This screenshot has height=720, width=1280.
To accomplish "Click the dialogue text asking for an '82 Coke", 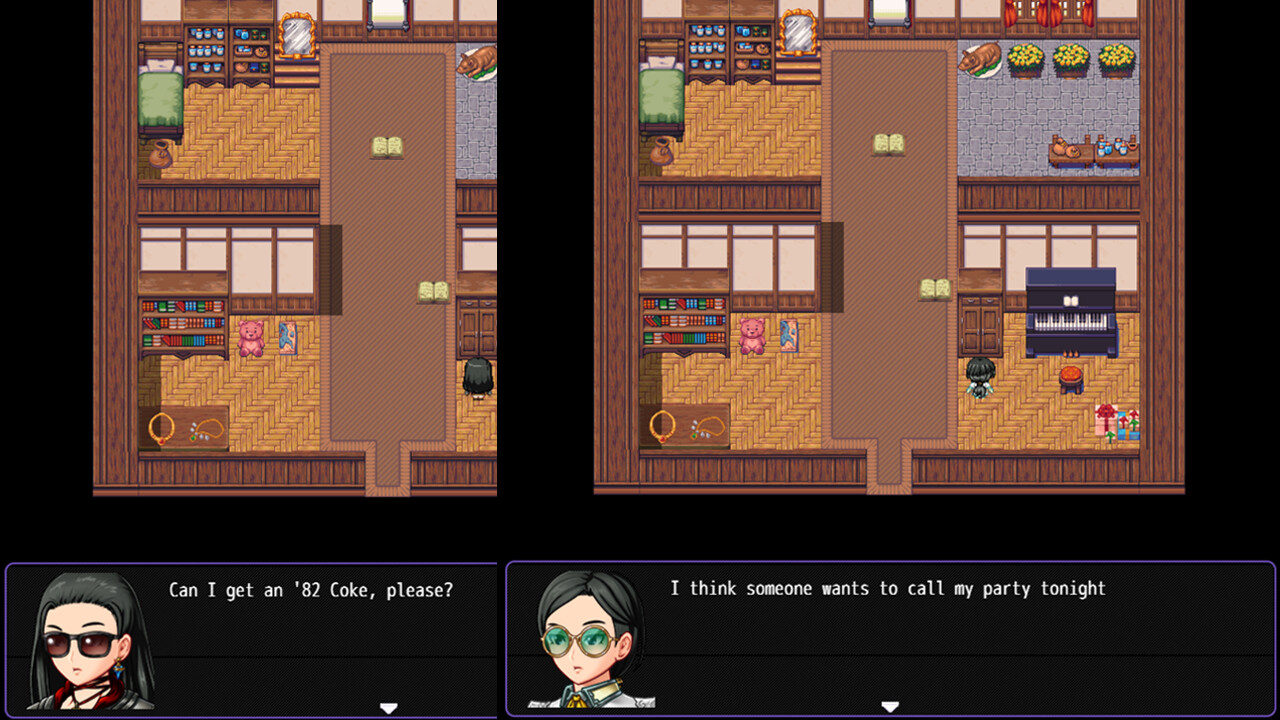I will click(311, 591).
